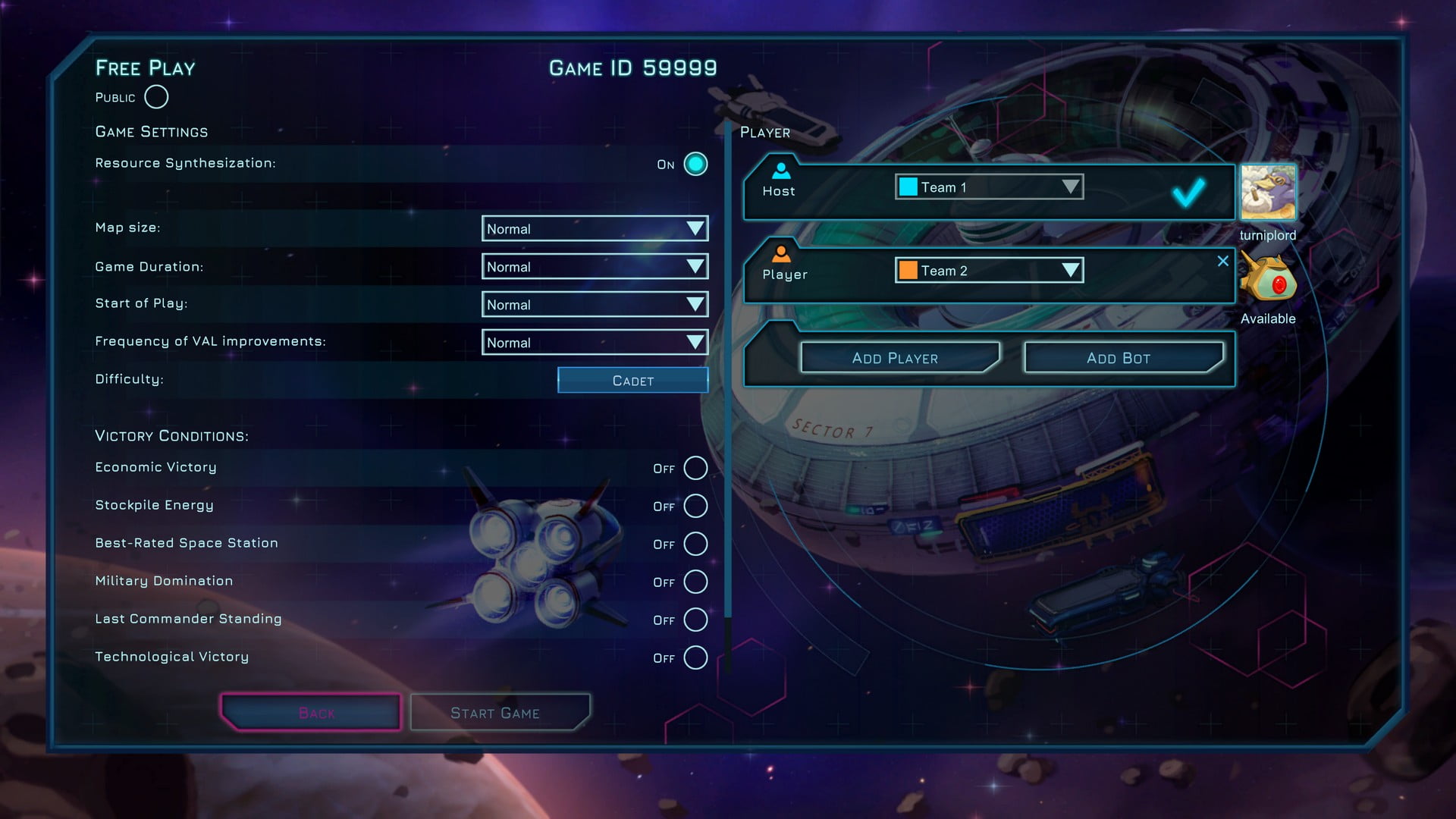
Task: Enable the Stockpile Energy condition
Action: [x=695, y=506]
